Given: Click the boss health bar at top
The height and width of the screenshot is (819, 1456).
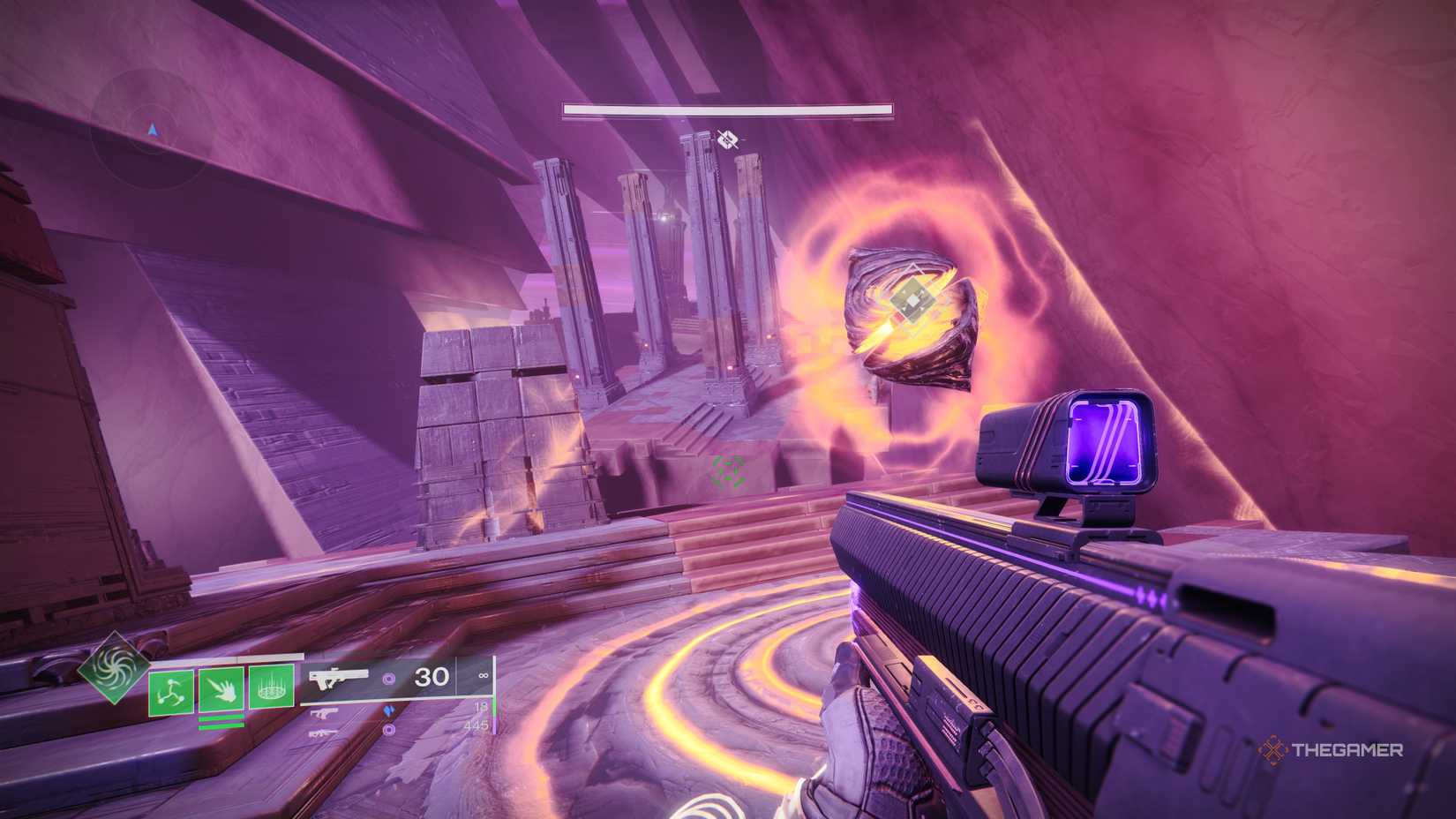Looking at the screenshot, I should tap(727, 110).
